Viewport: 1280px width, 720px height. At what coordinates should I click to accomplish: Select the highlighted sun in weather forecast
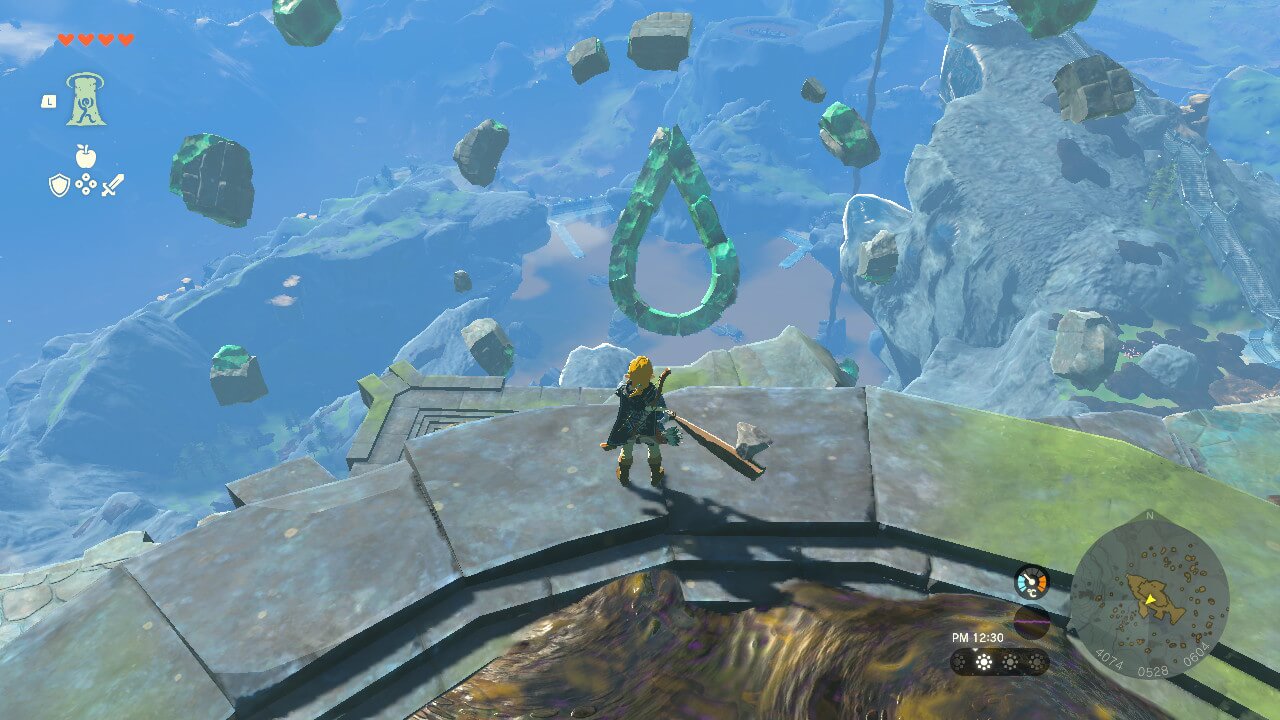[x=984, y=662]
